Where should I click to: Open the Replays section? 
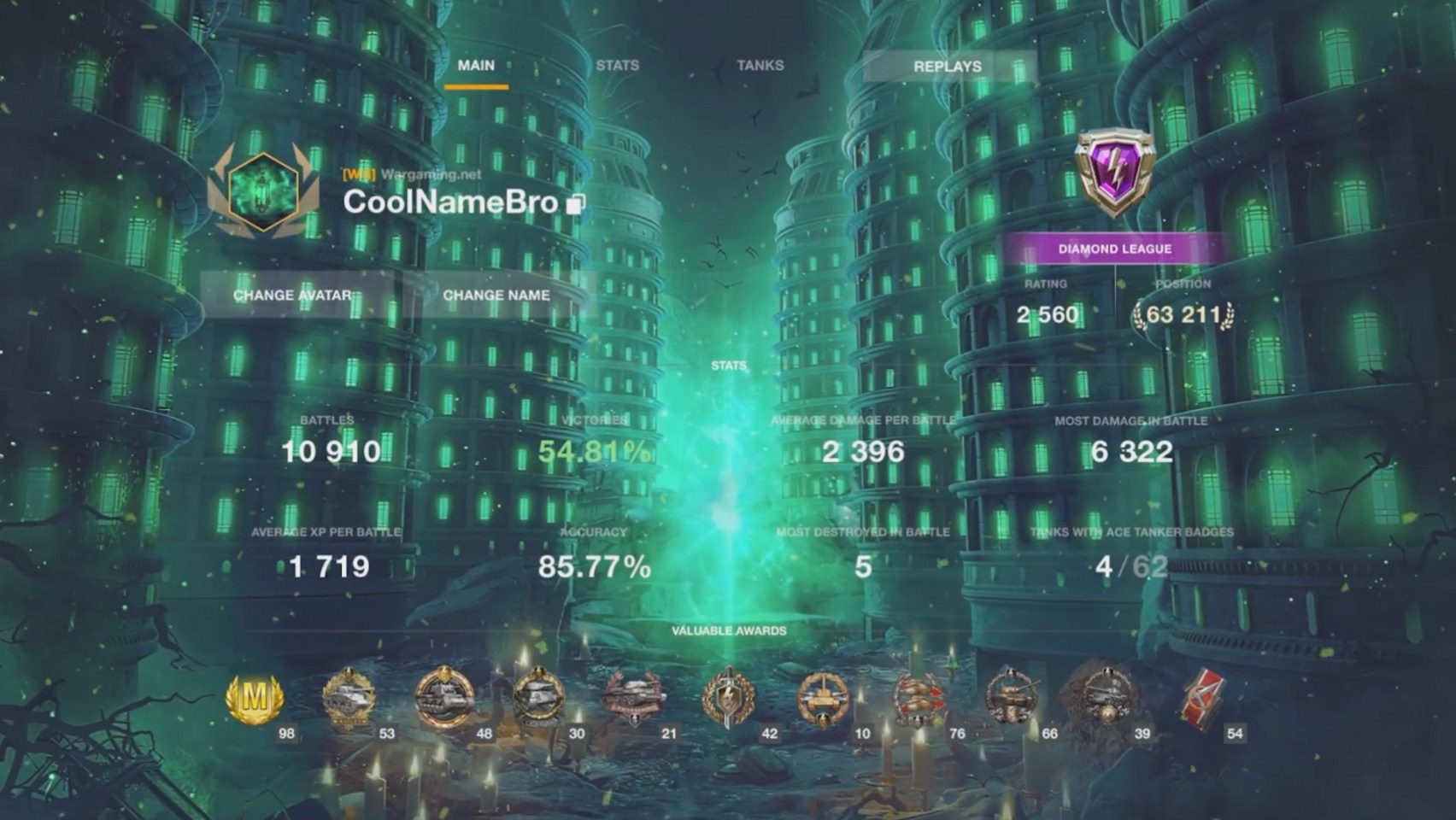[948, 67]
